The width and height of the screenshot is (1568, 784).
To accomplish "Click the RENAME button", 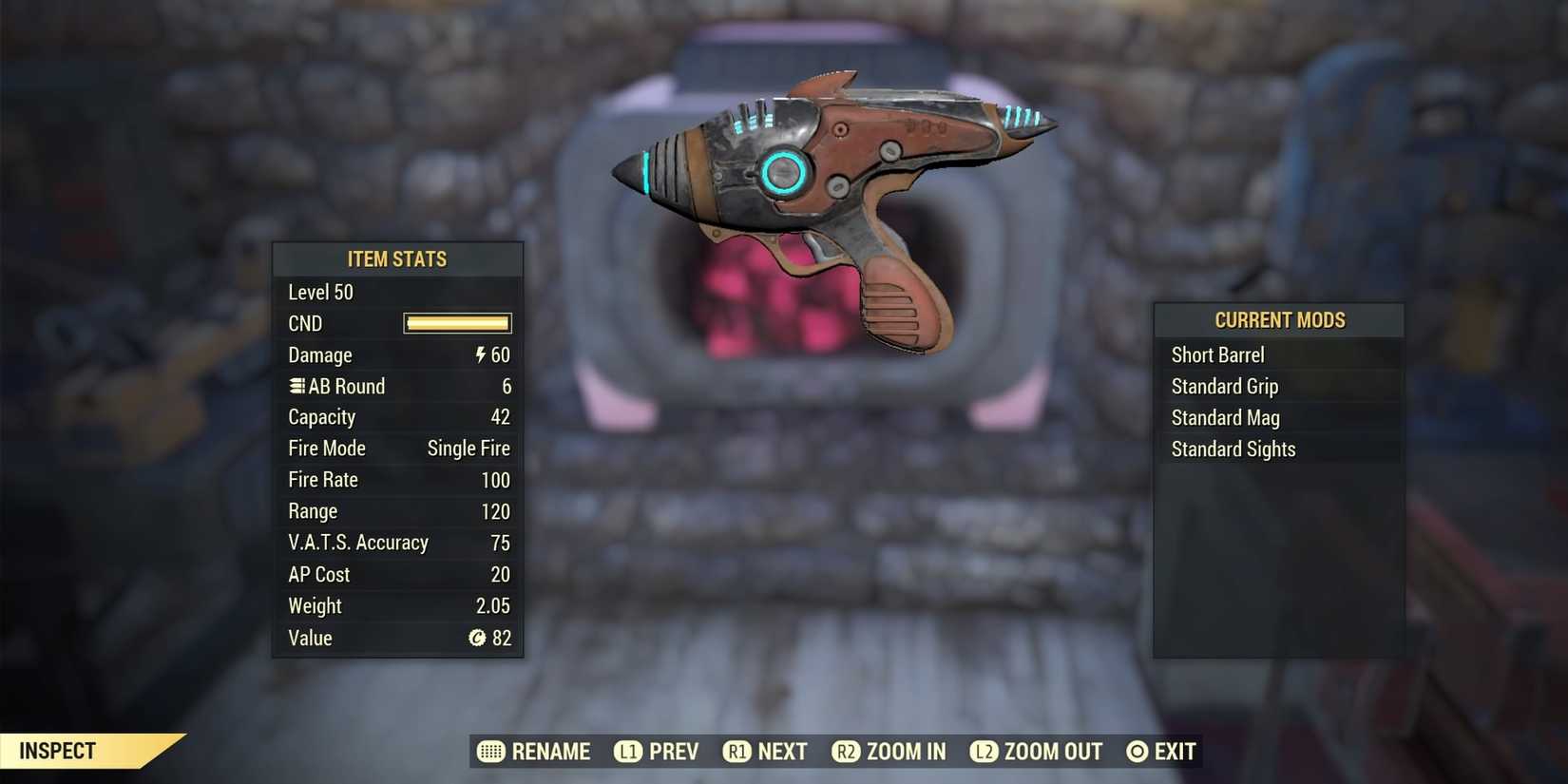I will [551, 751].
